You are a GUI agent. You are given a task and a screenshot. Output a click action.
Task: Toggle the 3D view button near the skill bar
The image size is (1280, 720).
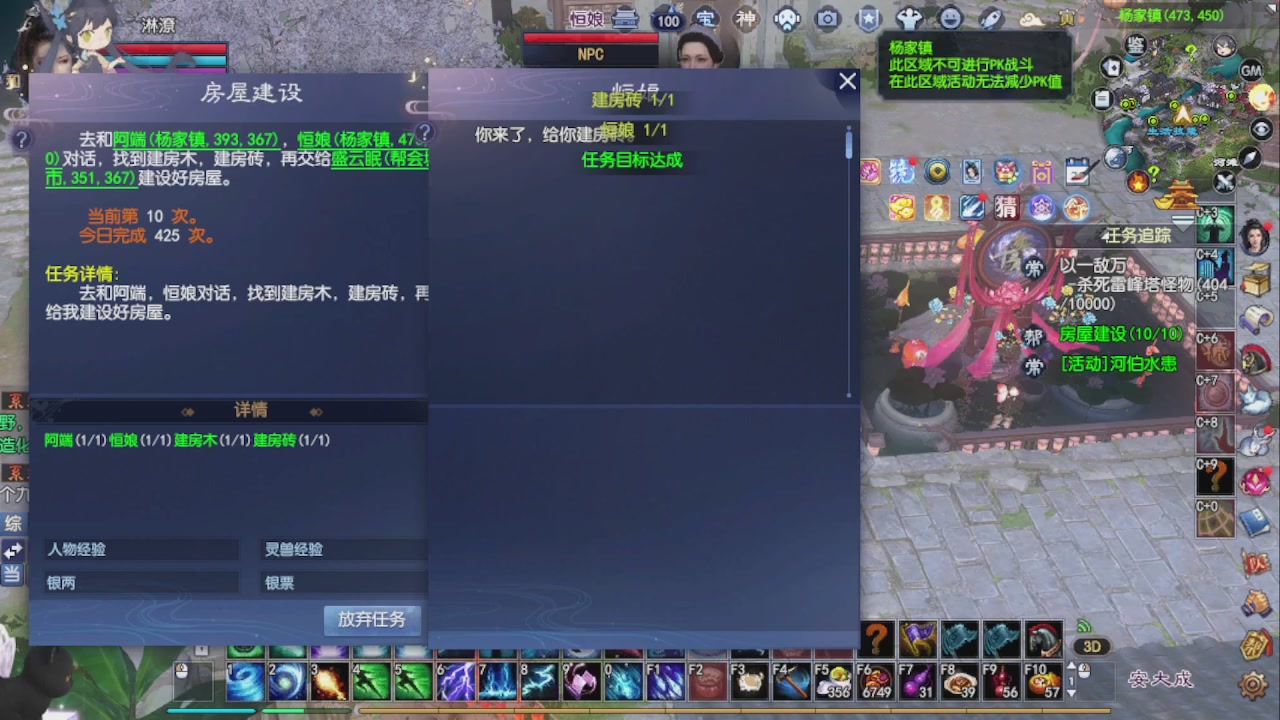click(1092, 646)
